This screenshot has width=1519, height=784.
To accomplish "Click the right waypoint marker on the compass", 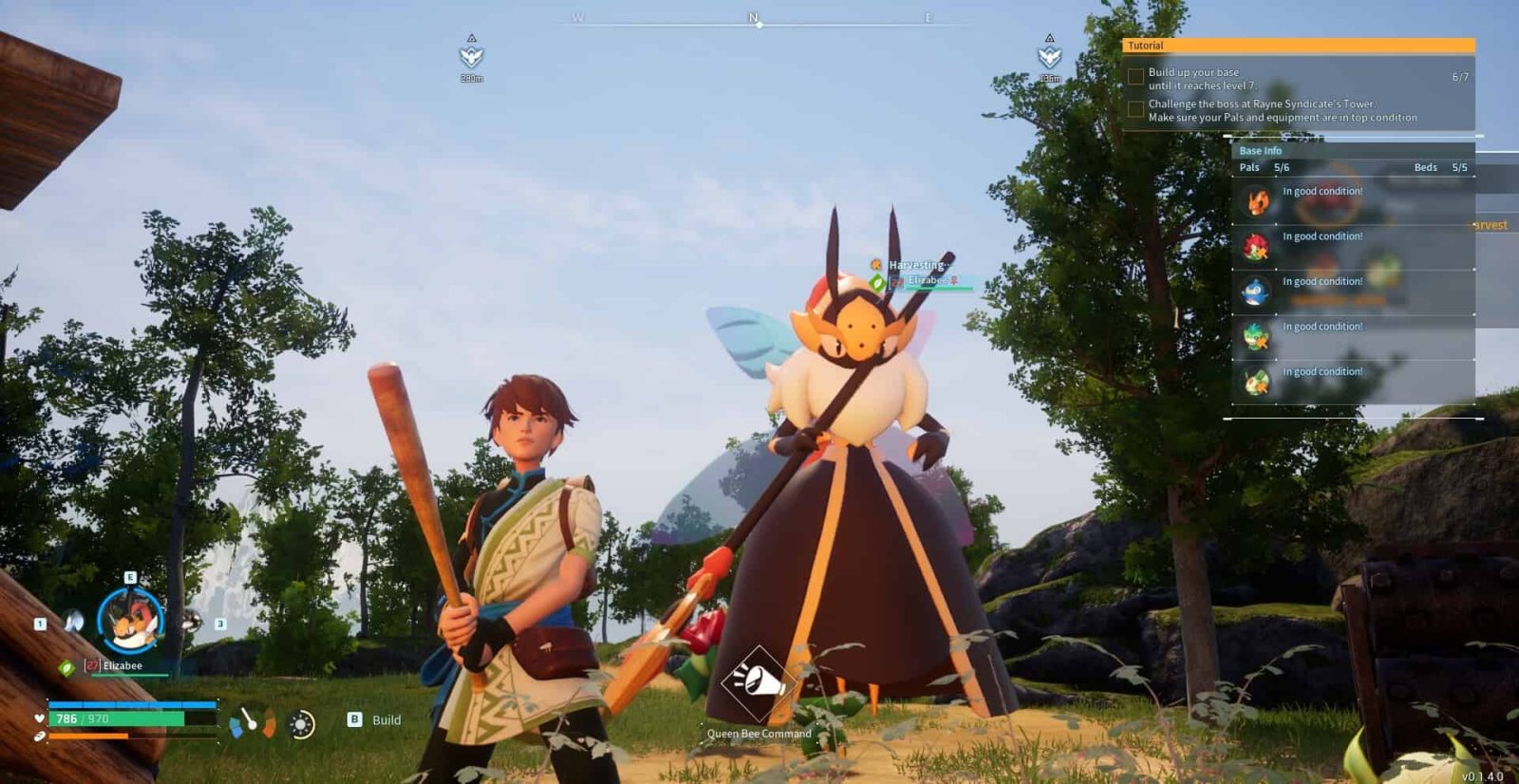I will pyautogui.click(x=1049, y=56).
